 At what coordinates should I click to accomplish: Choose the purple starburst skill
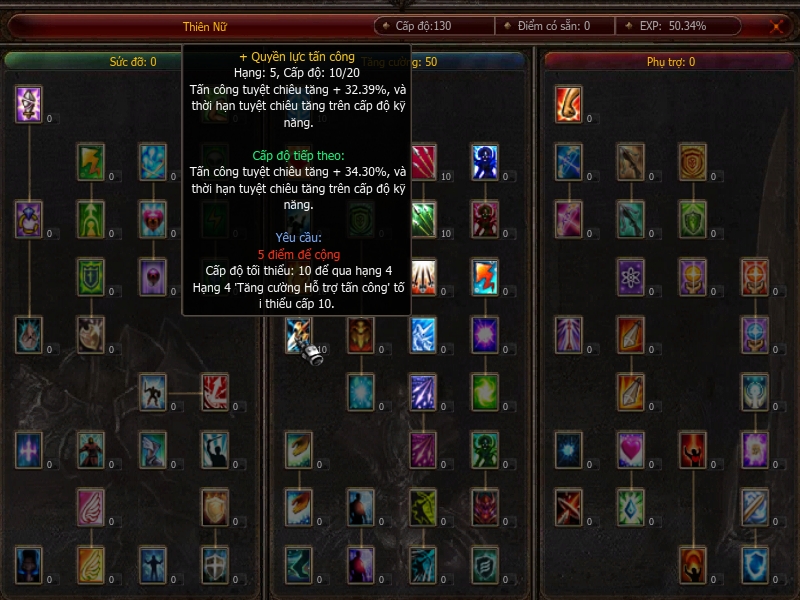tap(485, 335)
